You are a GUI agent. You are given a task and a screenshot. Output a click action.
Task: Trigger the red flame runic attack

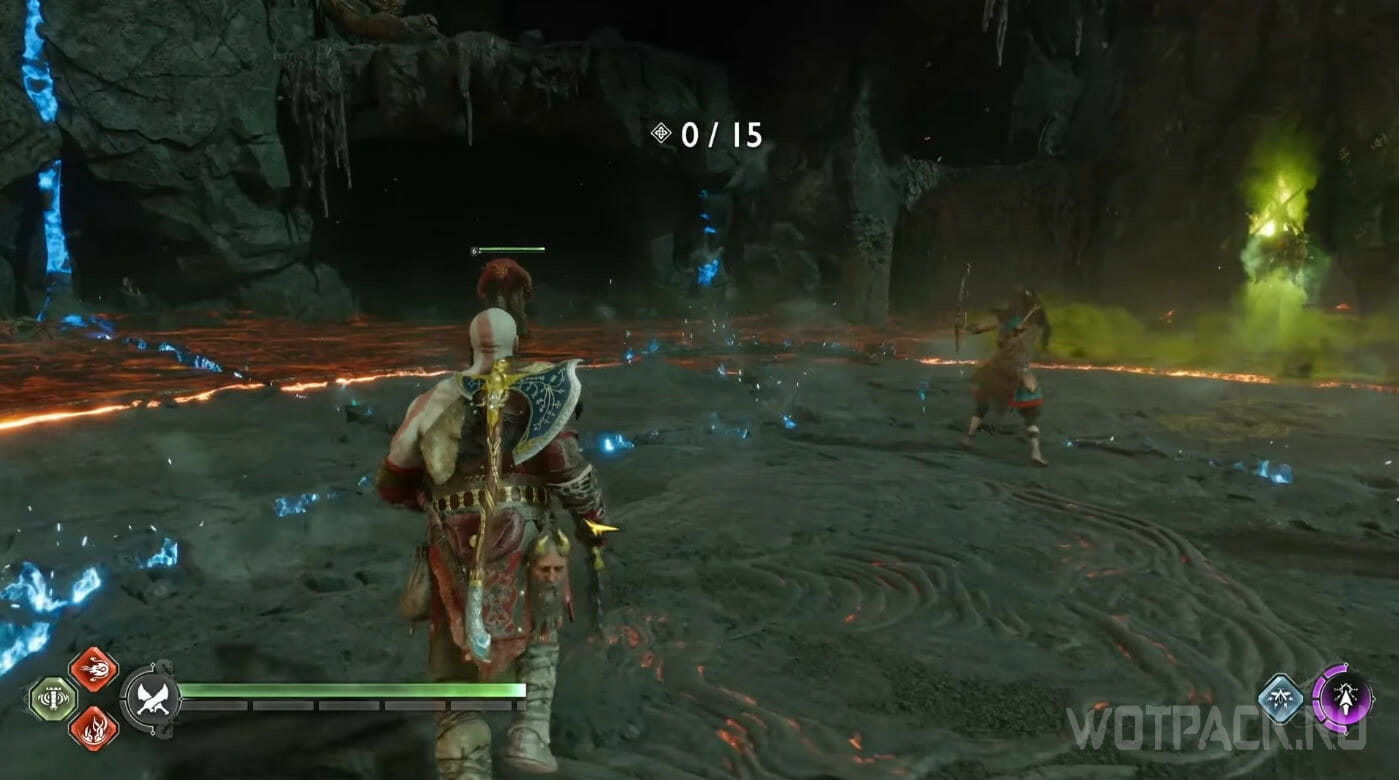point(93,727)
